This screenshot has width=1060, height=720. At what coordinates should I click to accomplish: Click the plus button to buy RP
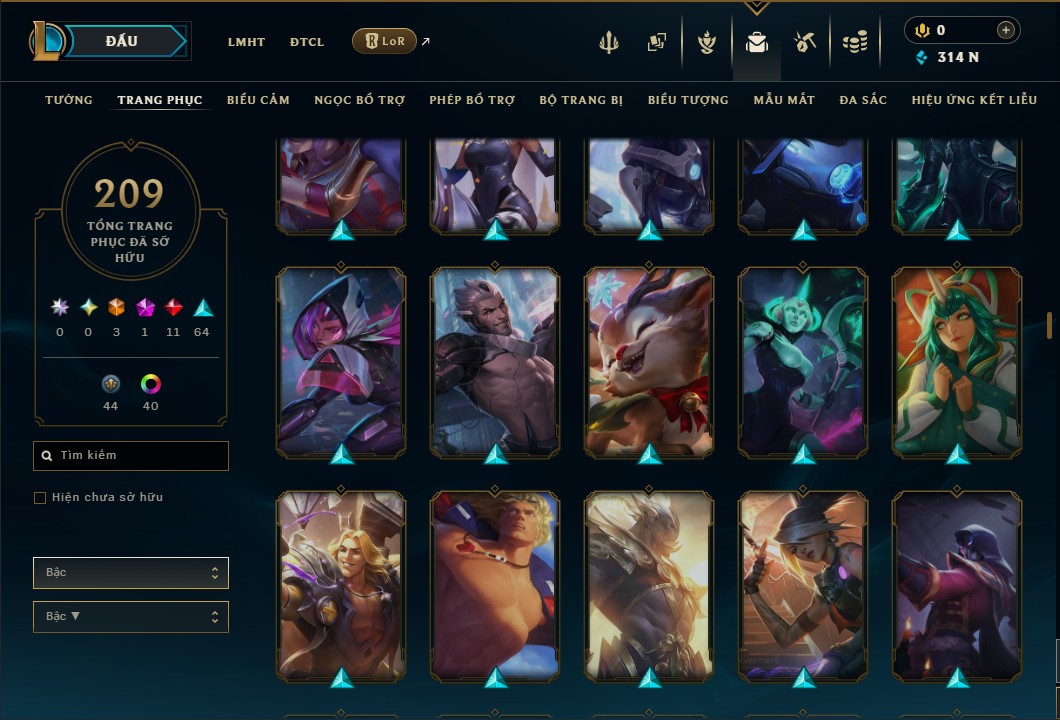pyautogui.click(x=1005, y=31)
